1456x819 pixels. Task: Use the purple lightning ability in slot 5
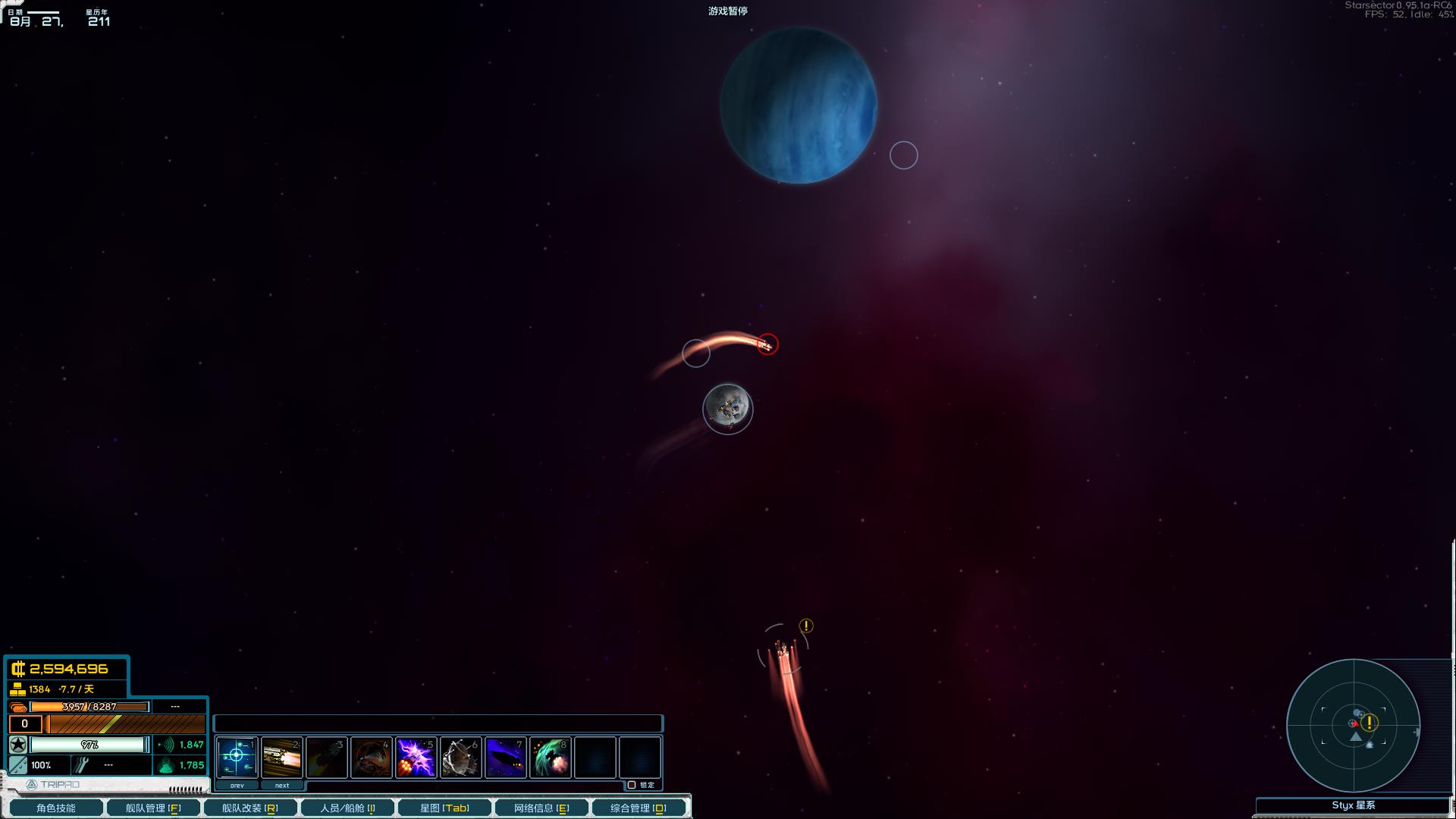(416, 757)
